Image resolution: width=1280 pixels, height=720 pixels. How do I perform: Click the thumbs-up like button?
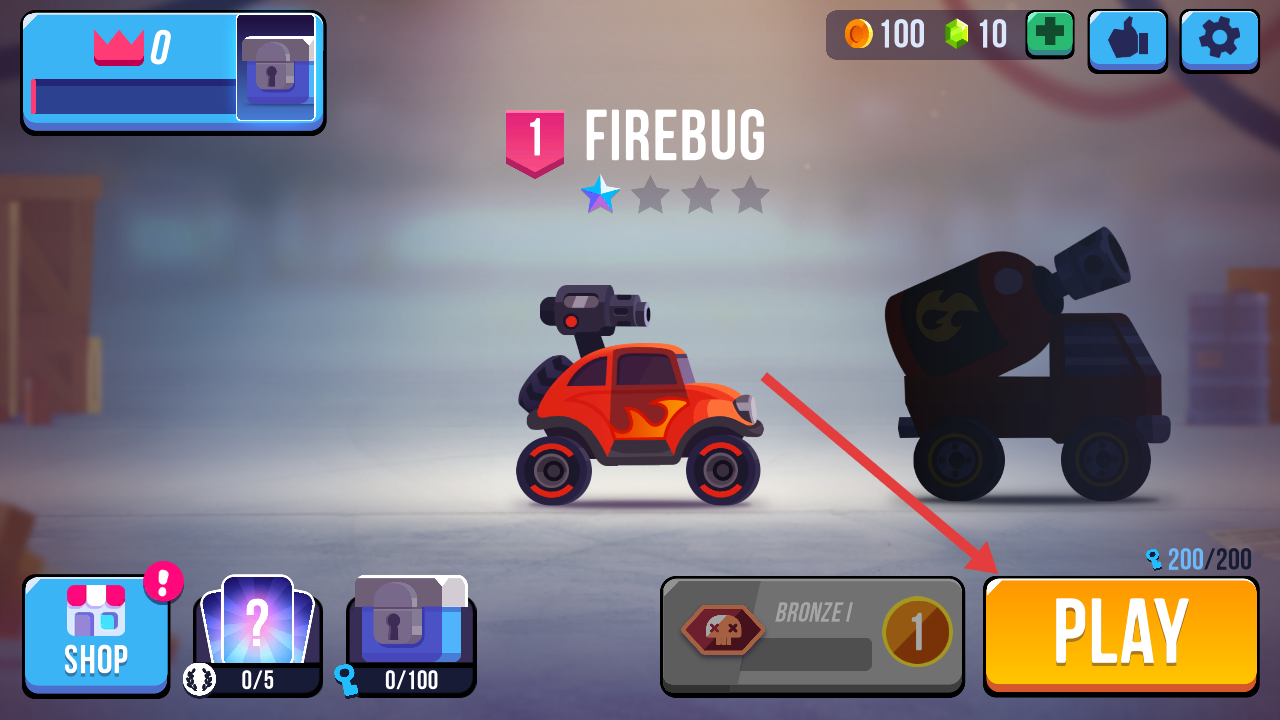click(x=1127, y=40)
